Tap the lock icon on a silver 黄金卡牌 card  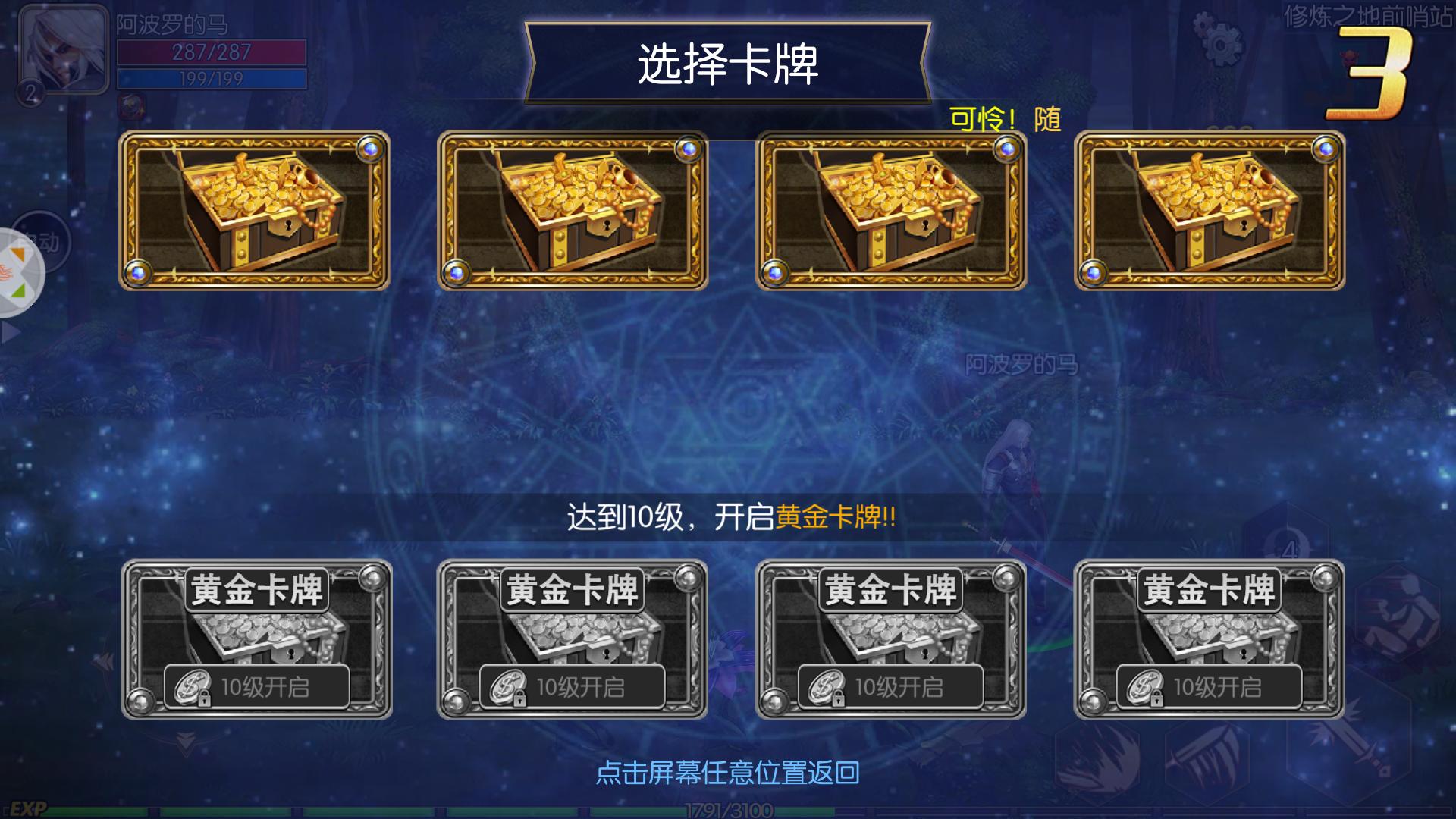205,698
